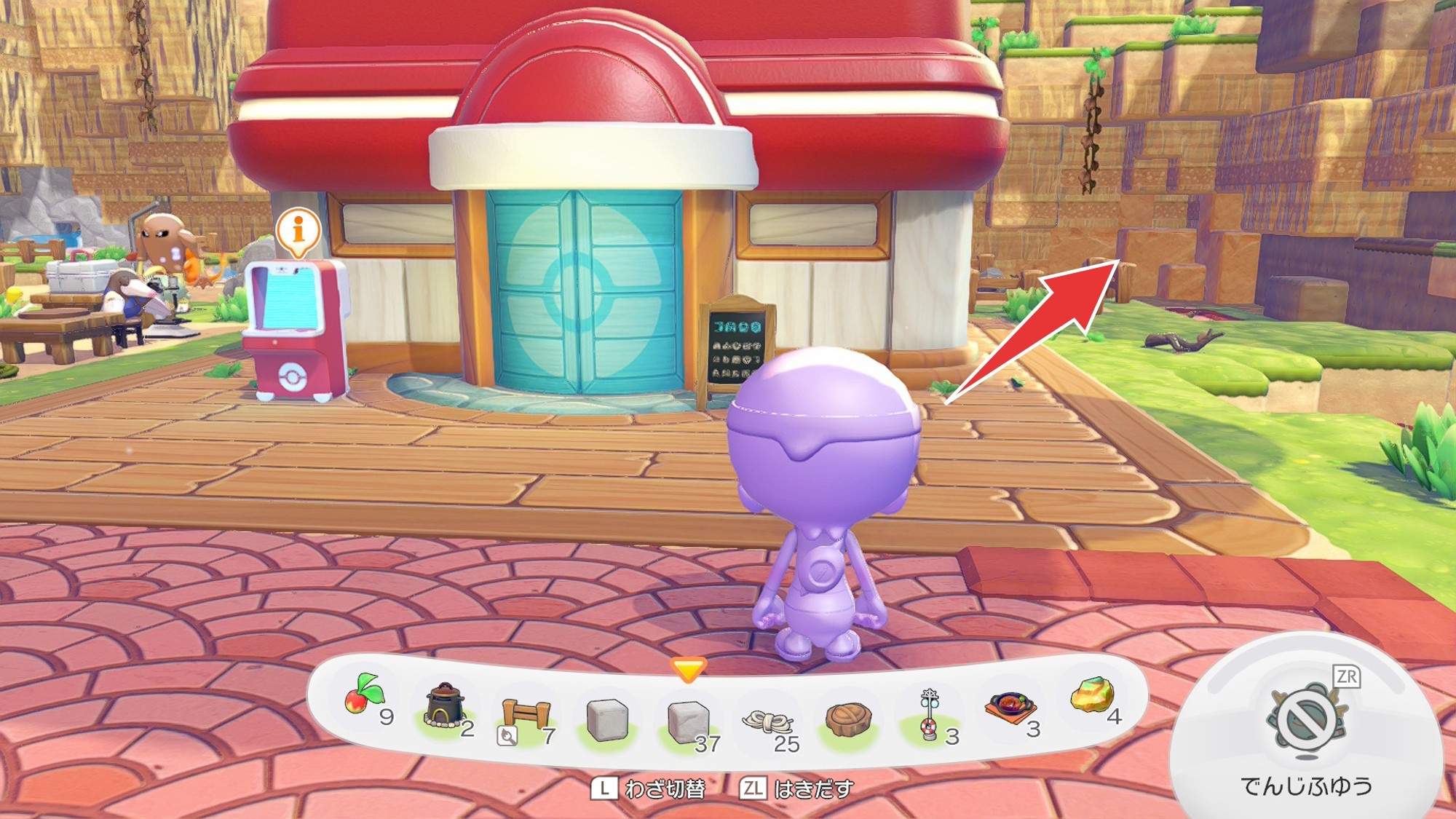This screenshot has height=819, width=1456.
Task: Select the white stone block stack of 37
Action: pos(687,721)
